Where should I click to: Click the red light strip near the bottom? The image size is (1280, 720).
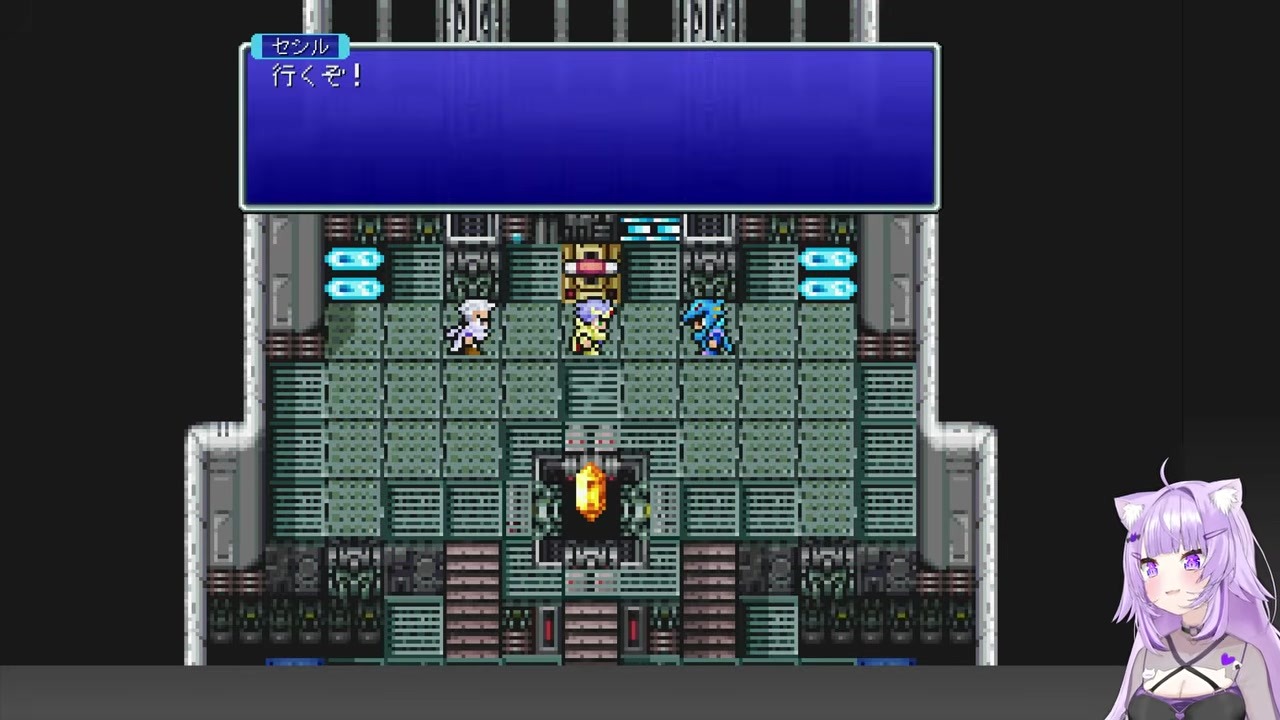coord(547,627)
